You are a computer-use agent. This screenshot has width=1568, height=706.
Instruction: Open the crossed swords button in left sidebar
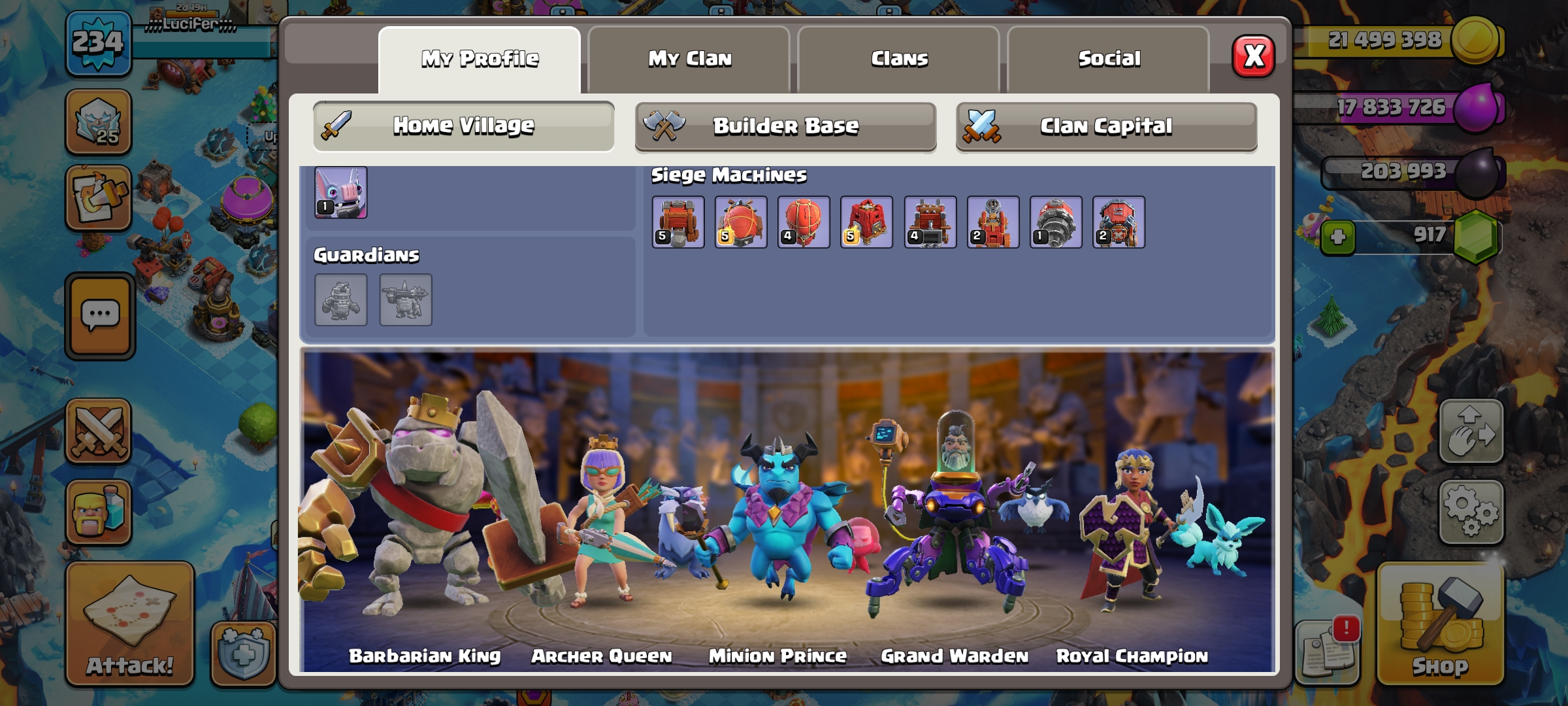[x=99, y=431]
